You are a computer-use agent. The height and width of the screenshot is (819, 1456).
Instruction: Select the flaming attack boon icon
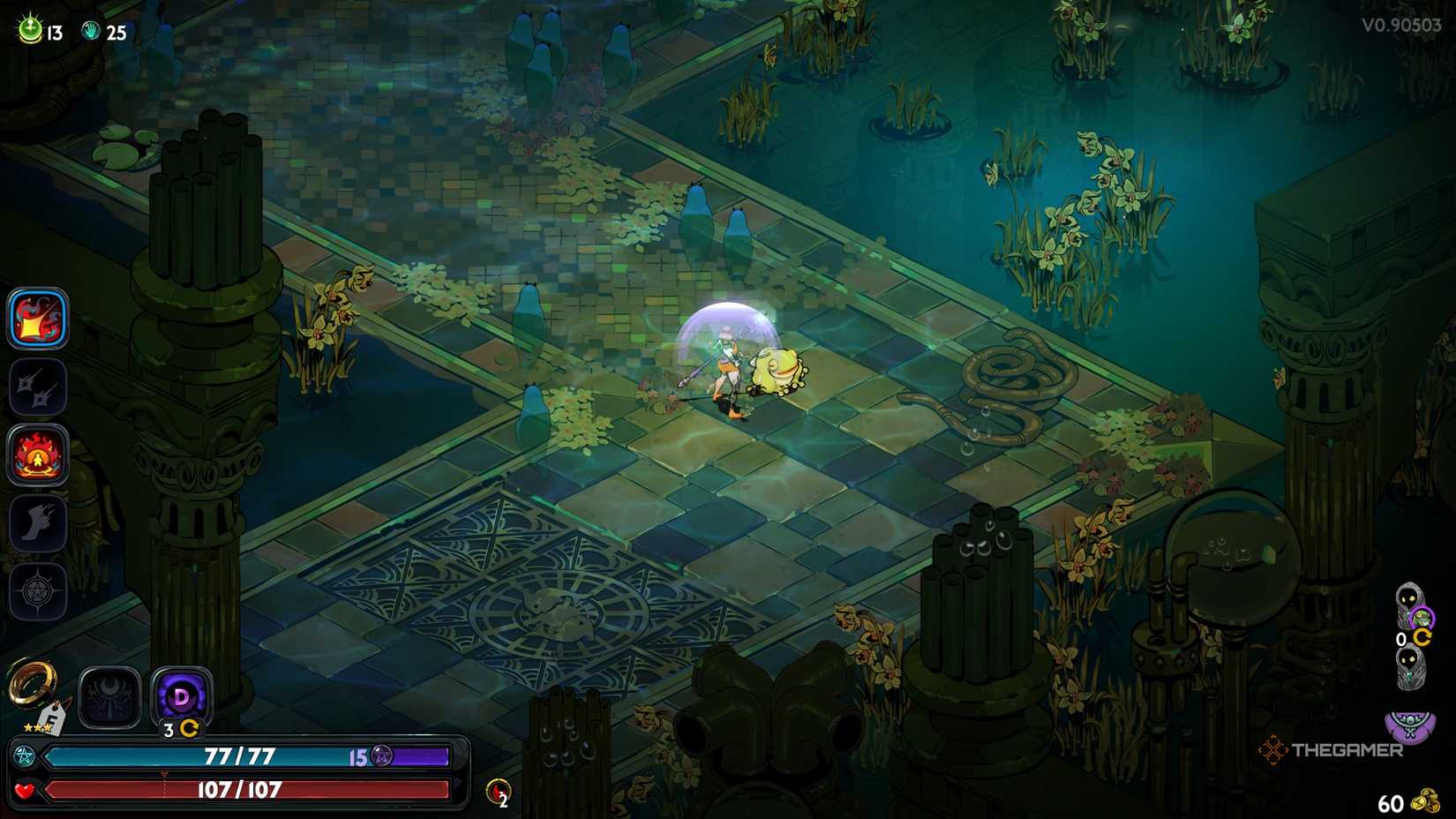tap(38, 319)
